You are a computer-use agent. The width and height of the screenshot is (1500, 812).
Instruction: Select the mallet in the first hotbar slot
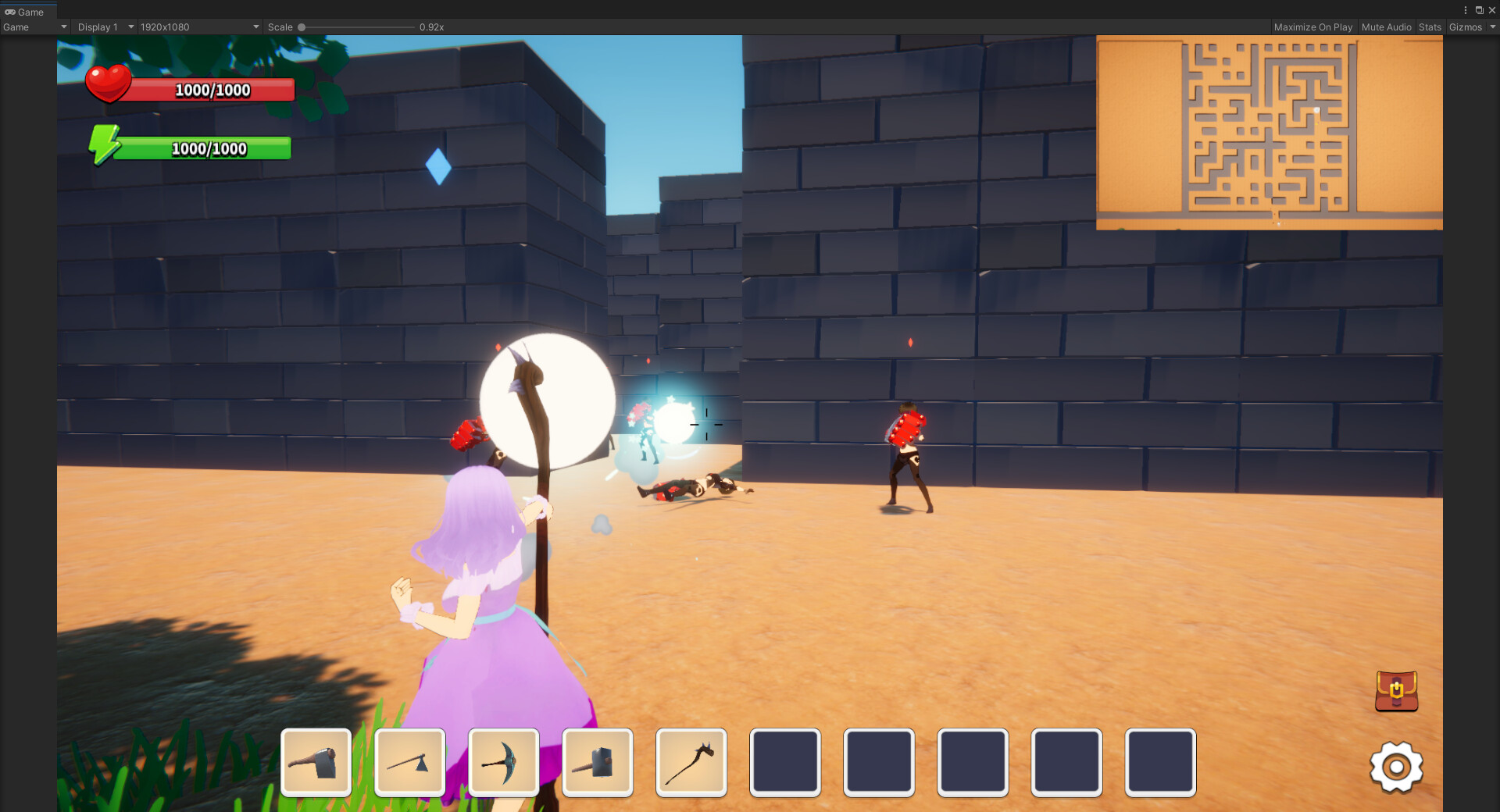(316, 763)
